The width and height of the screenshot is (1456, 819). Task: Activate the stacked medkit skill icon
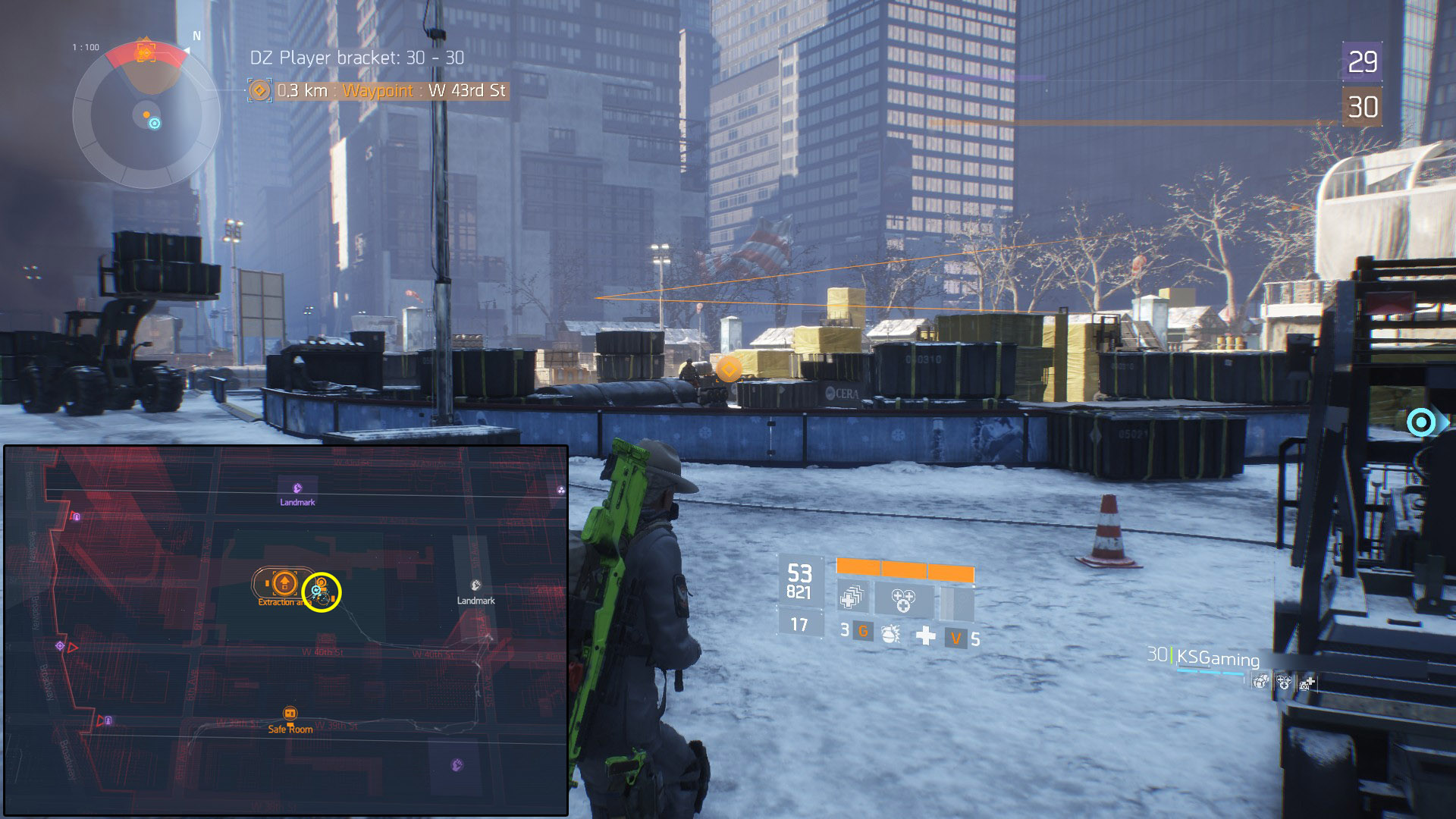[x=852, y=598]
